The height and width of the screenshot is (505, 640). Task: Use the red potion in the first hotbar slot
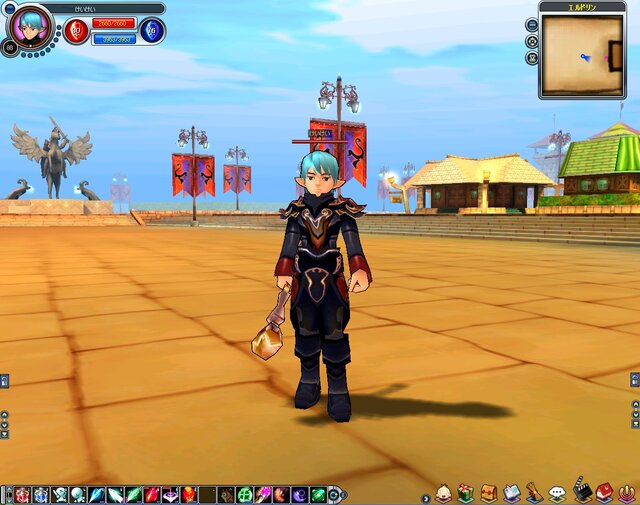pyautogui.click(x=22, y=494)
